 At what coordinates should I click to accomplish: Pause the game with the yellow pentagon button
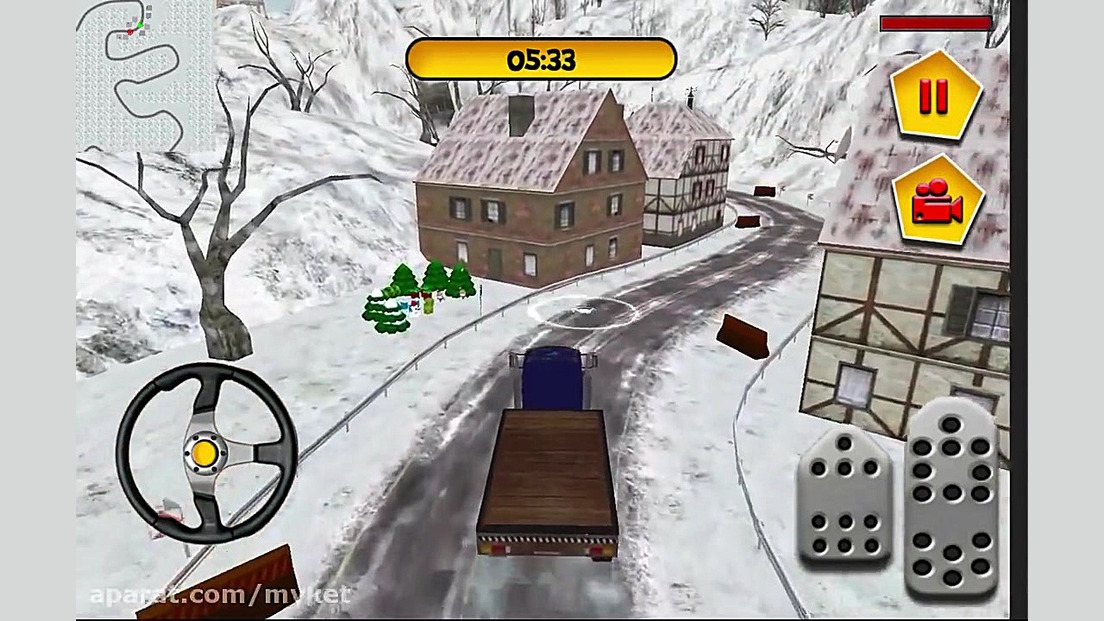[934, 96]
